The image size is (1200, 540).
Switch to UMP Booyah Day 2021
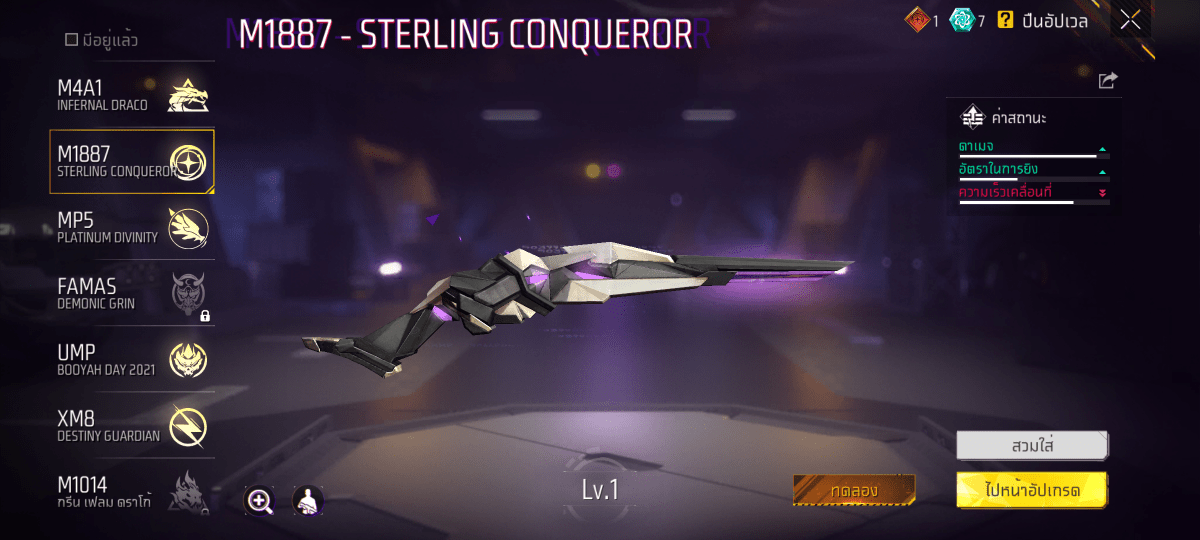tap(132, 360)
